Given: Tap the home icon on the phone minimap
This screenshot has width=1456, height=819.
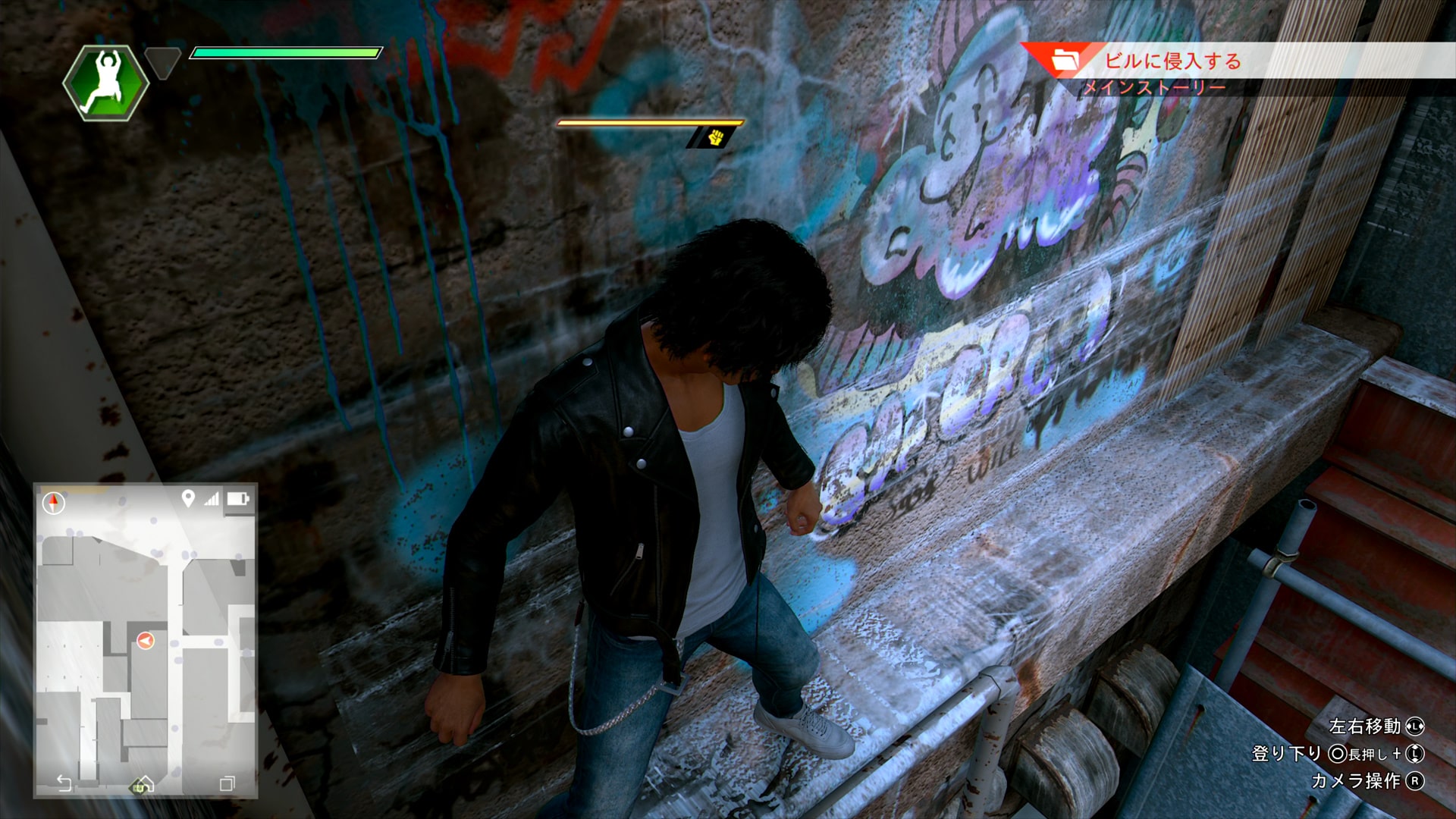Looking at the screenshot, I should (143, 784).
